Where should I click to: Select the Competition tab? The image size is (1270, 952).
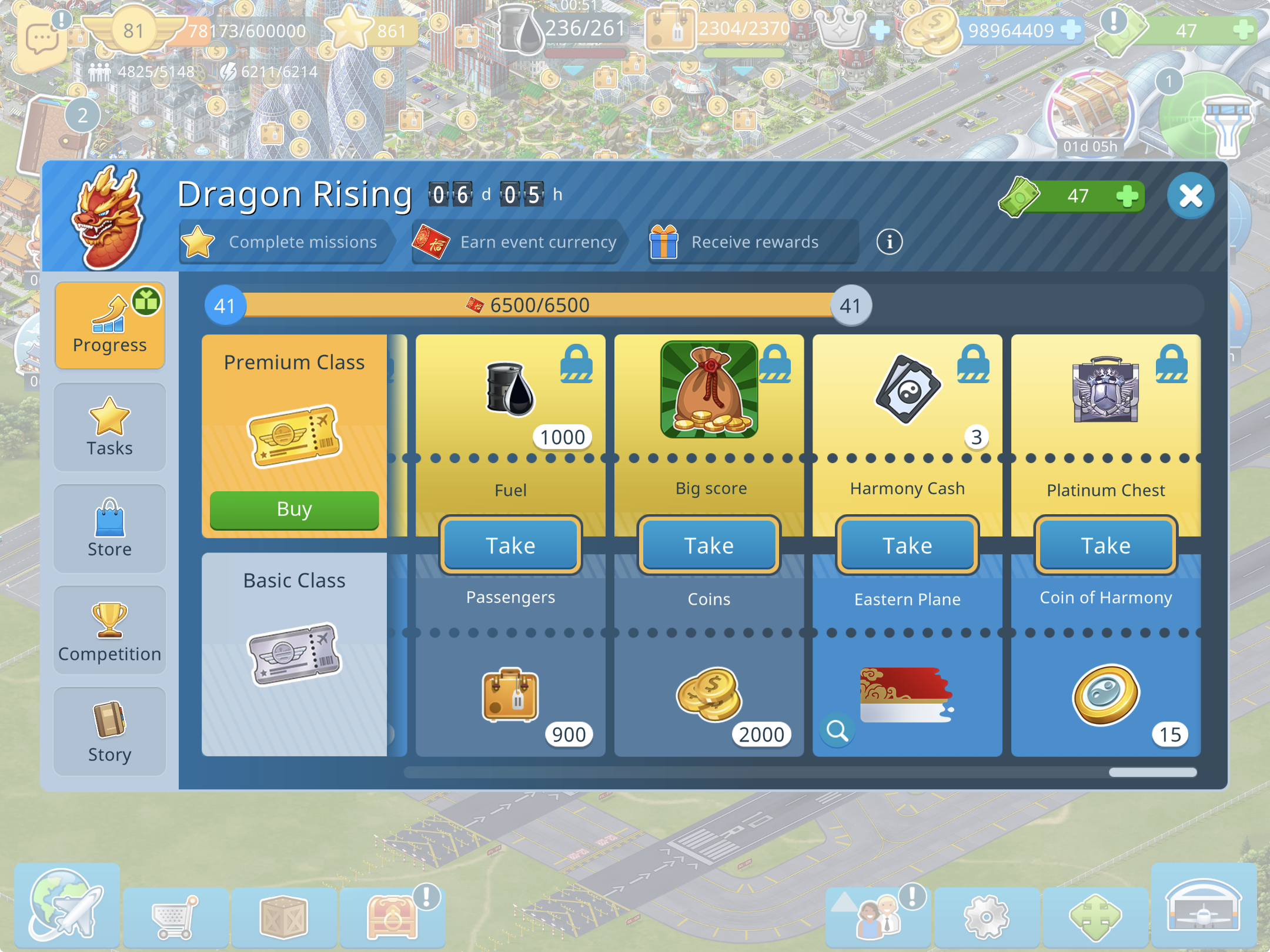point(109,630)
